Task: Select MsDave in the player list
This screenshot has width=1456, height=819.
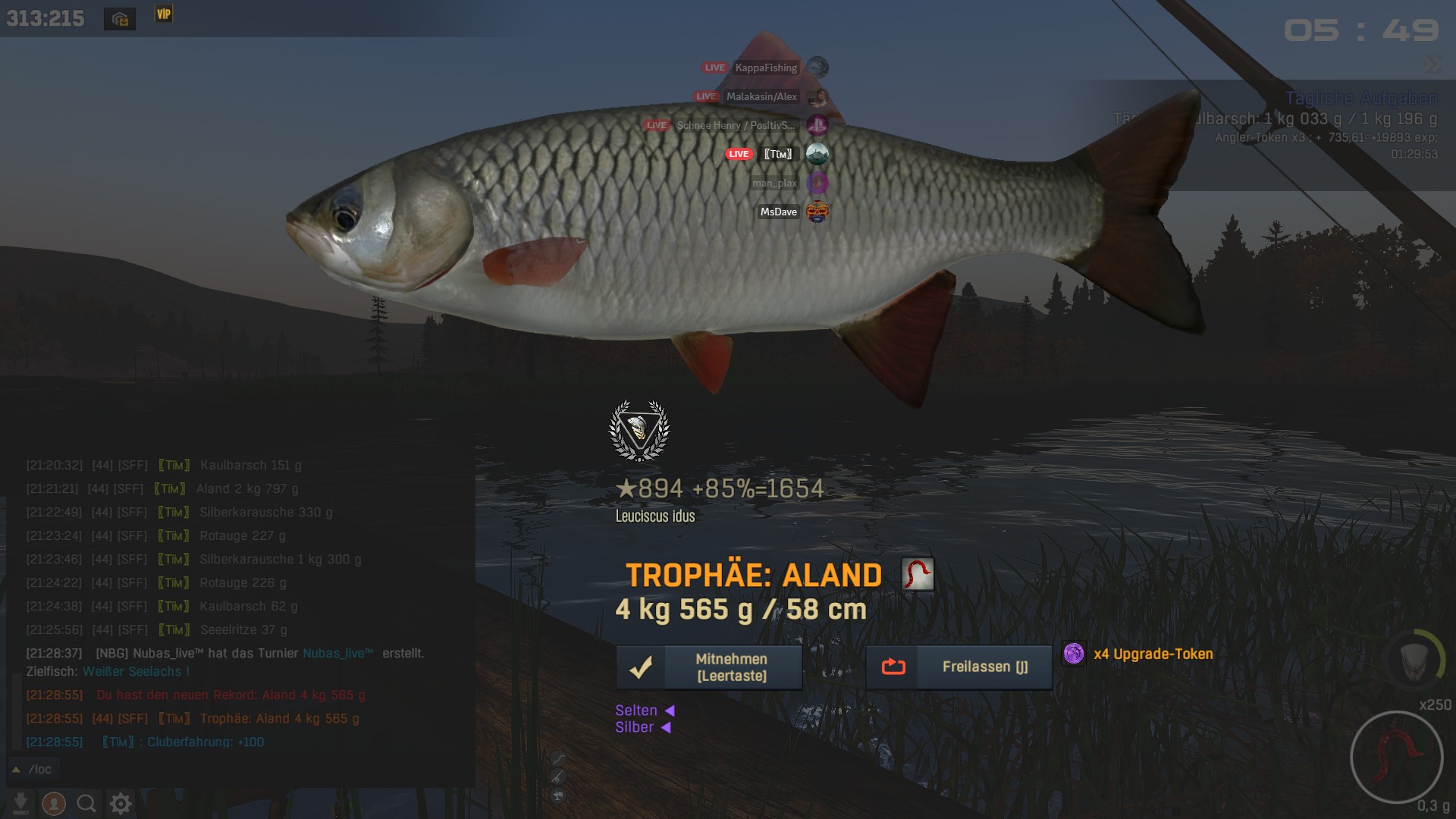Action: point(779,212)
